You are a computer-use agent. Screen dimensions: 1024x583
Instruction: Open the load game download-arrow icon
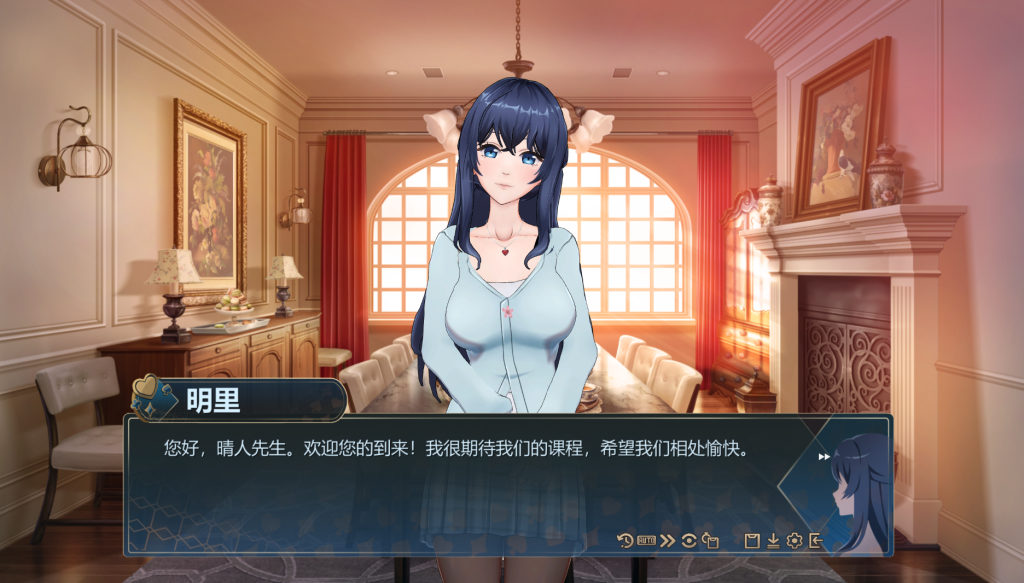pyautogui.click(x=773, y=541)
